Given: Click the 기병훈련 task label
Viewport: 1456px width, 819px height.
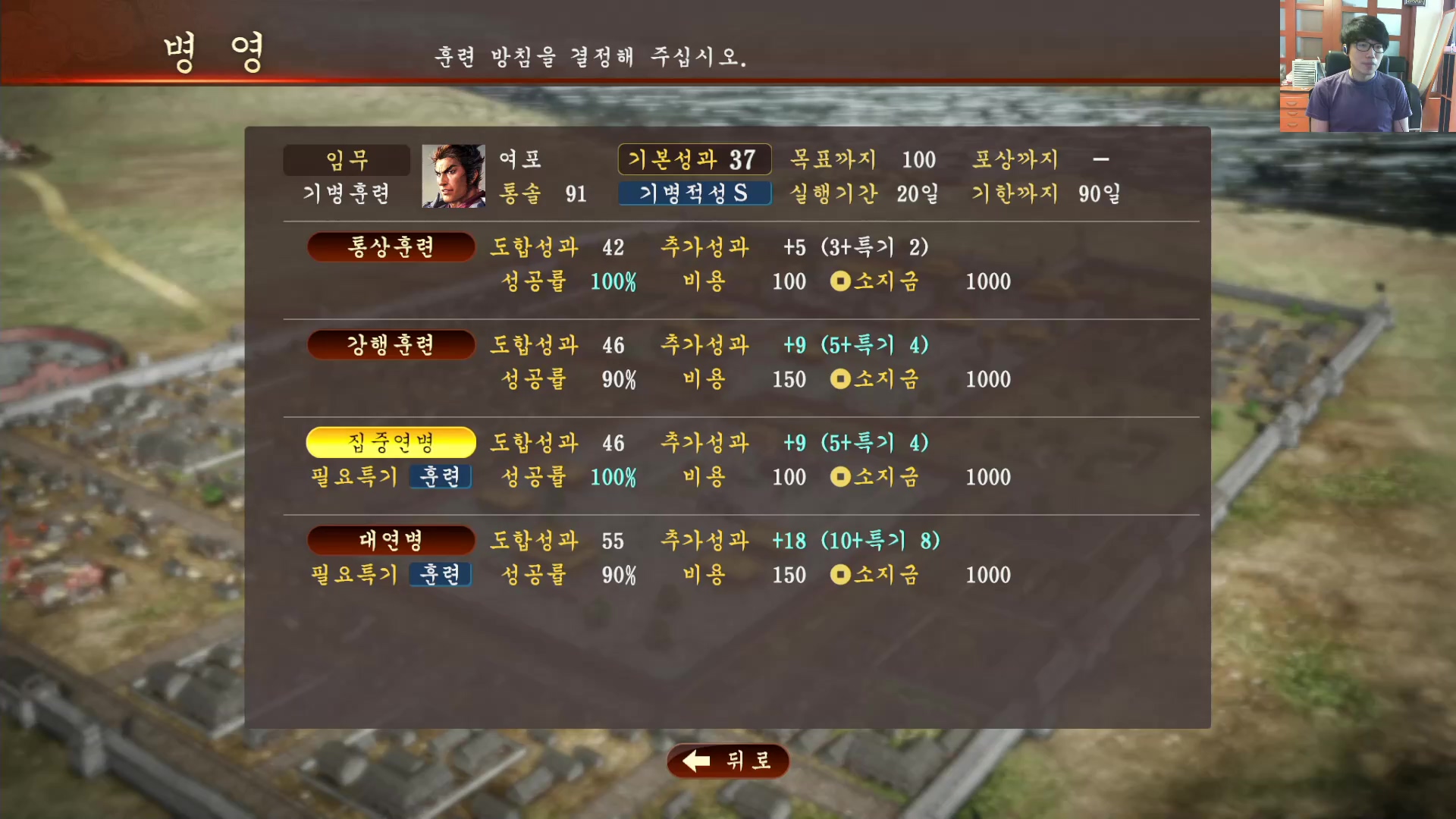Looking at the screenshot, I should (x=346, y=193).
